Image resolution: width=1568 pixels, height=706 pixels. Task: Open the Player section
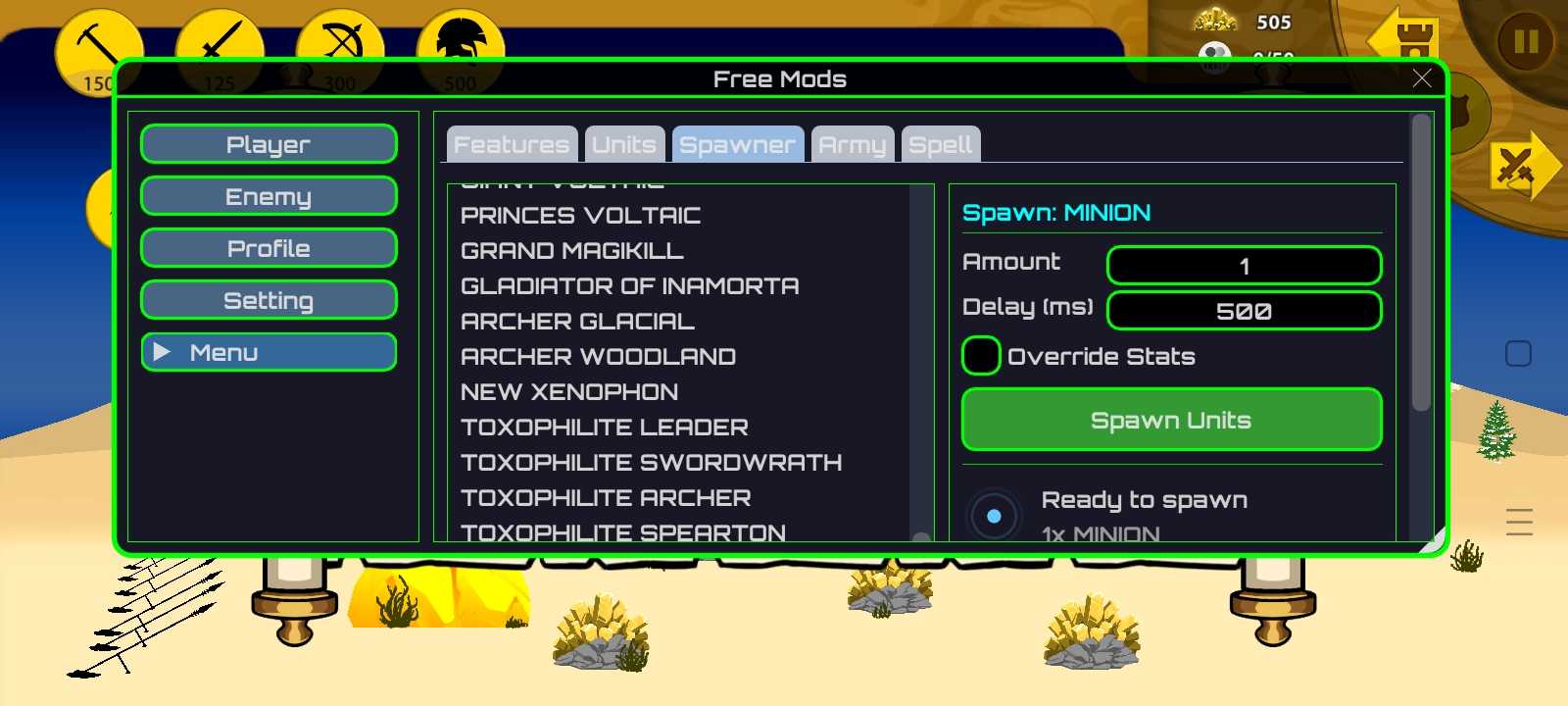point(269,144)
